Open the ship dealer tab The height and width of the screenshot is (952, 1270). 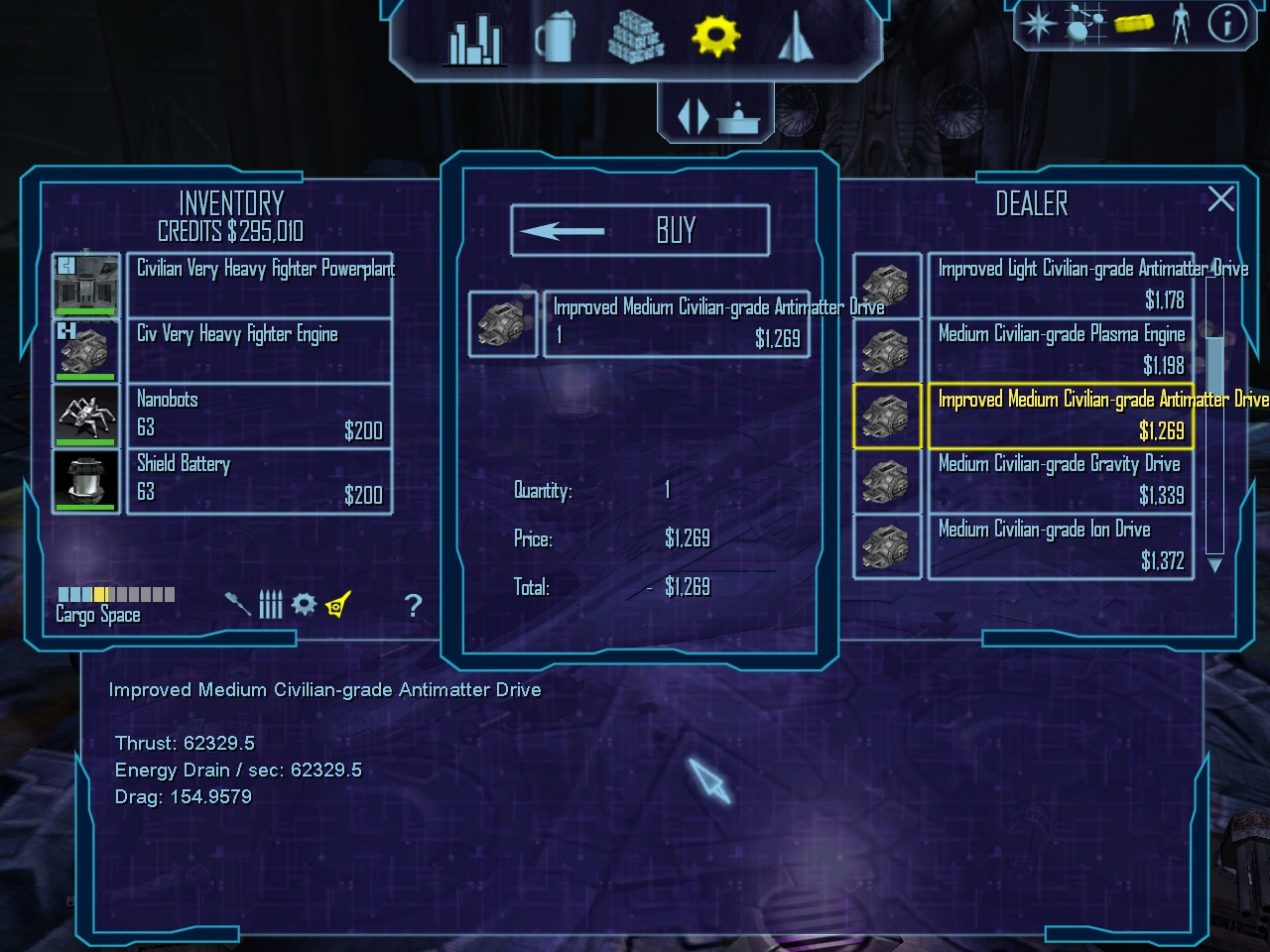coord(796,38)
